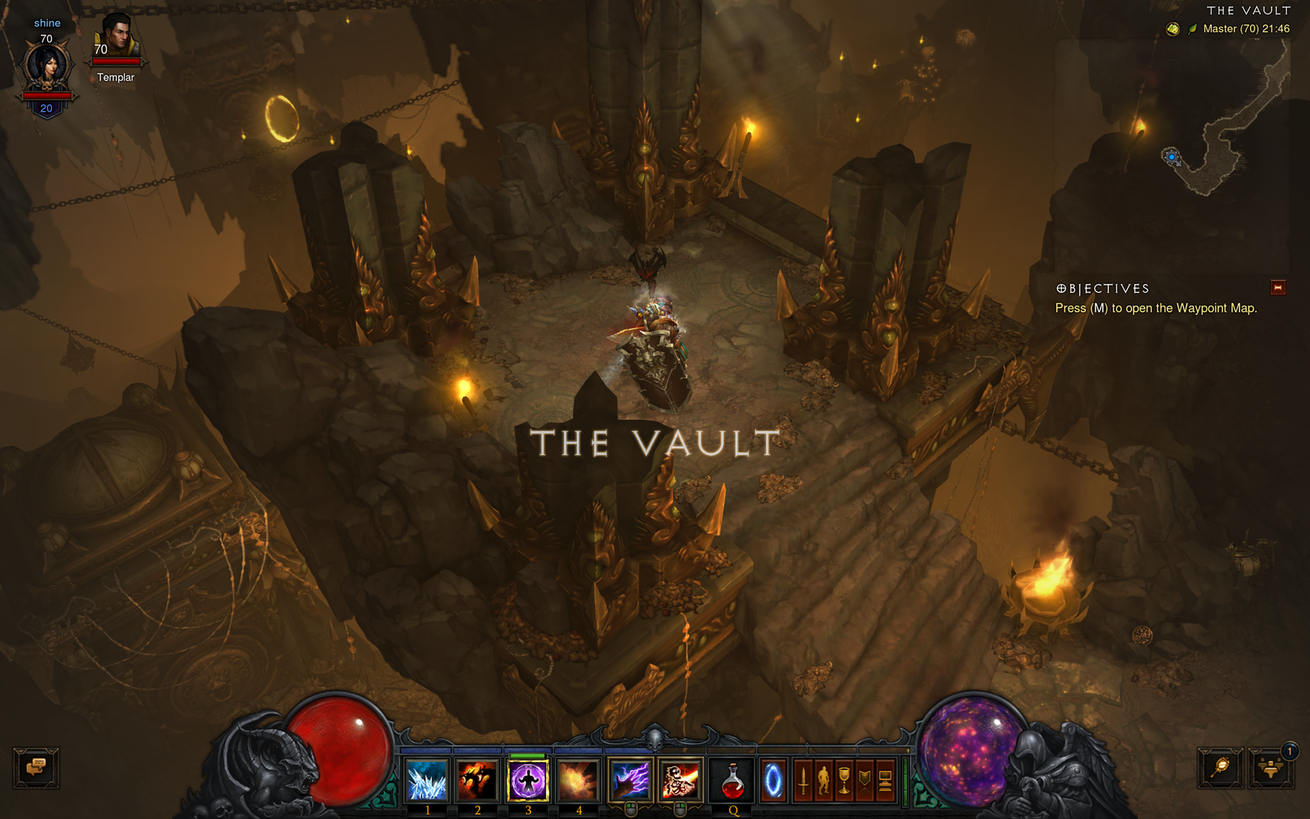Open the game menu via the computer icon

point(885,779)
